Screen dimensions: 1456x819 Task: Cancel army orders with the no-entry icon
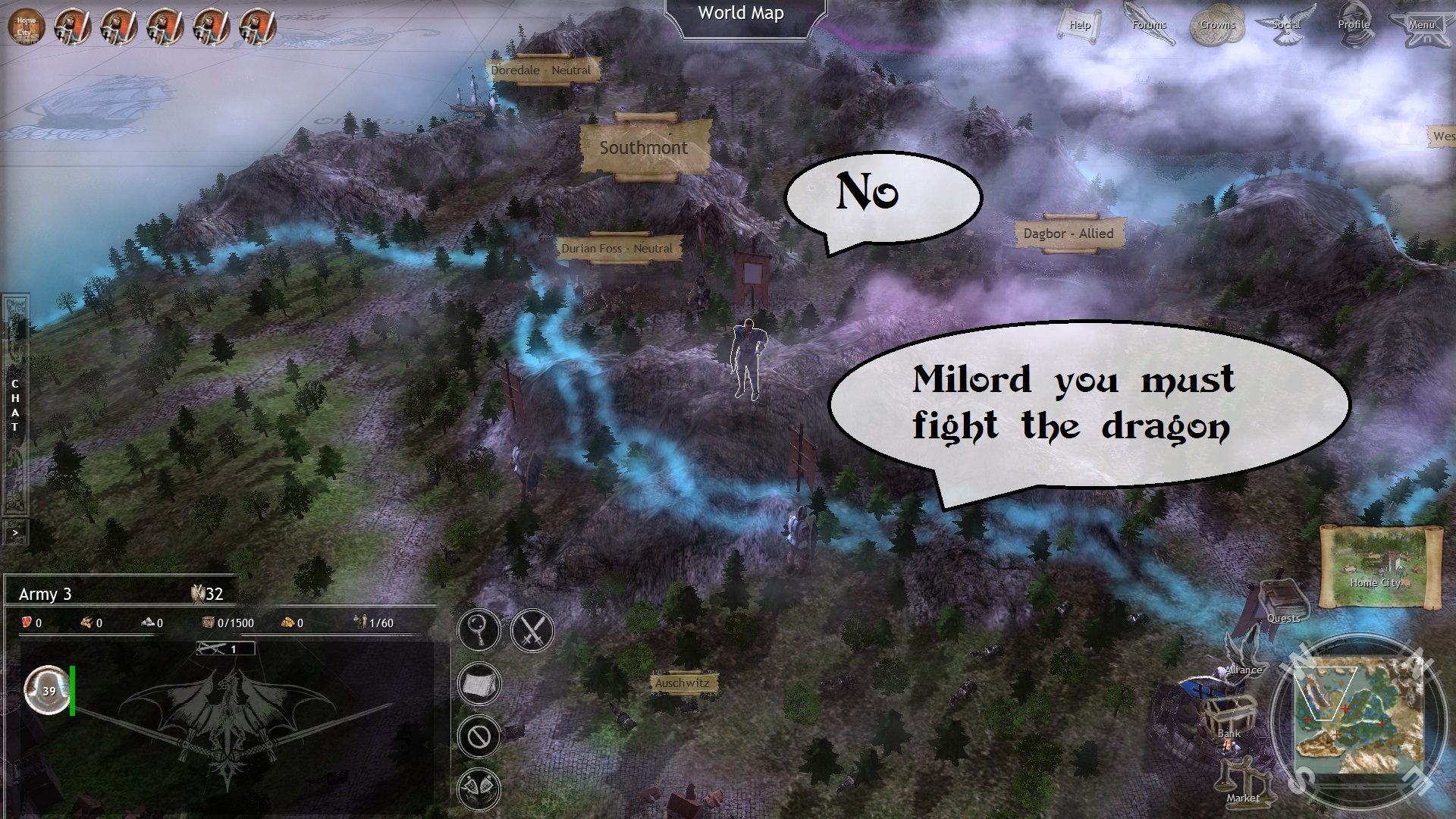479,736
